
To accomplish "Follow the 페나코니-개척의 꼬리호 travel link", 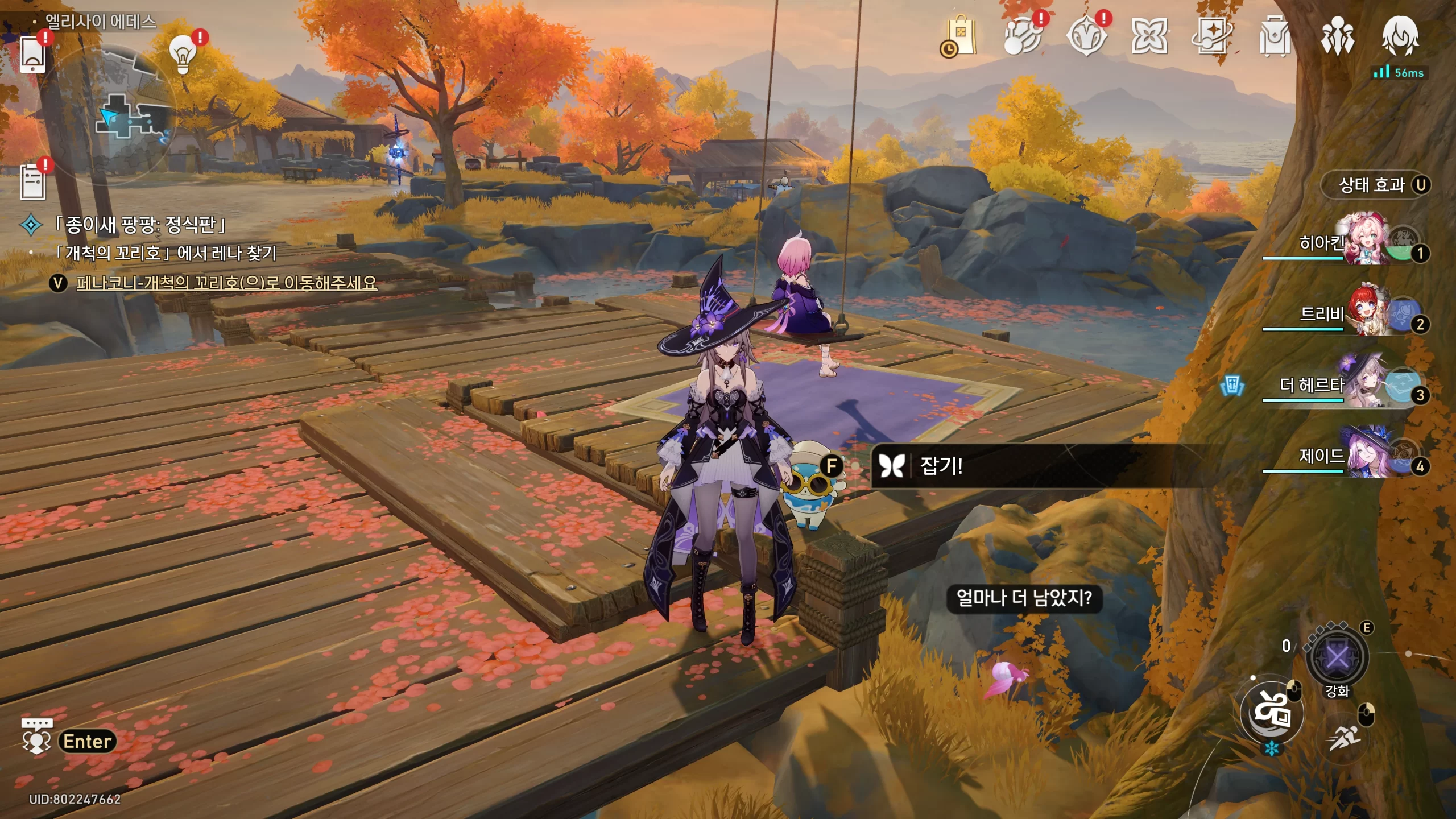I will 226,283.
